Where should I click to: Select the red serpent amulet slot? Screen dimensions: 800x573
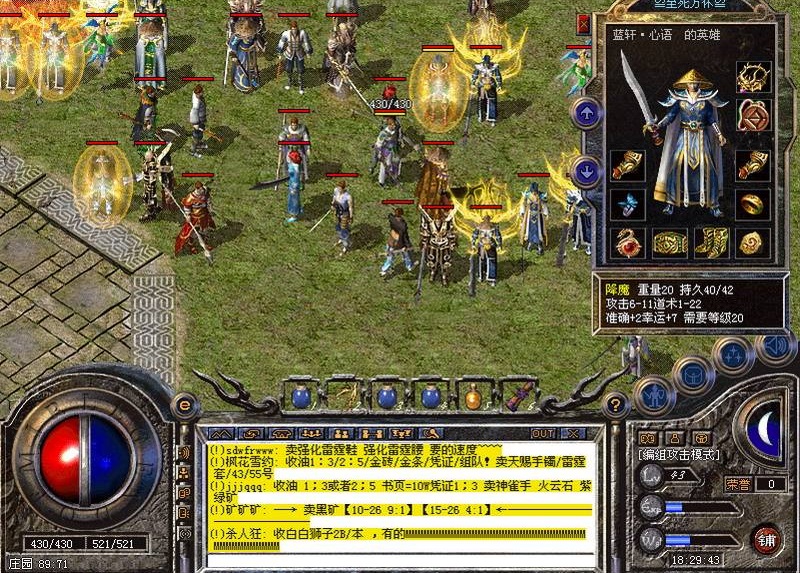point(627,241)
